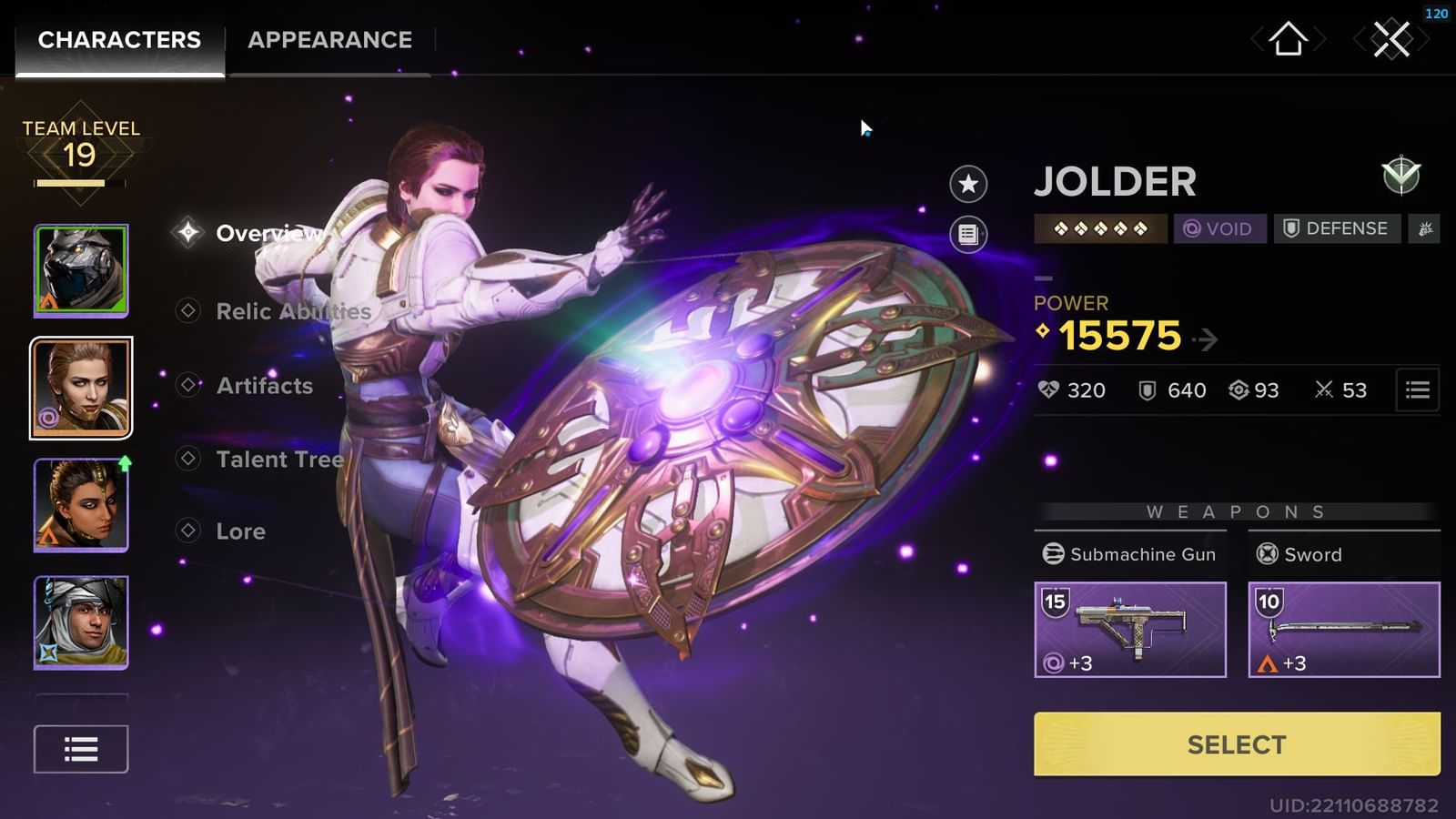This screenshot has height=819, width=1456.
Task: Open the character roster list icon
Action: 80,748
